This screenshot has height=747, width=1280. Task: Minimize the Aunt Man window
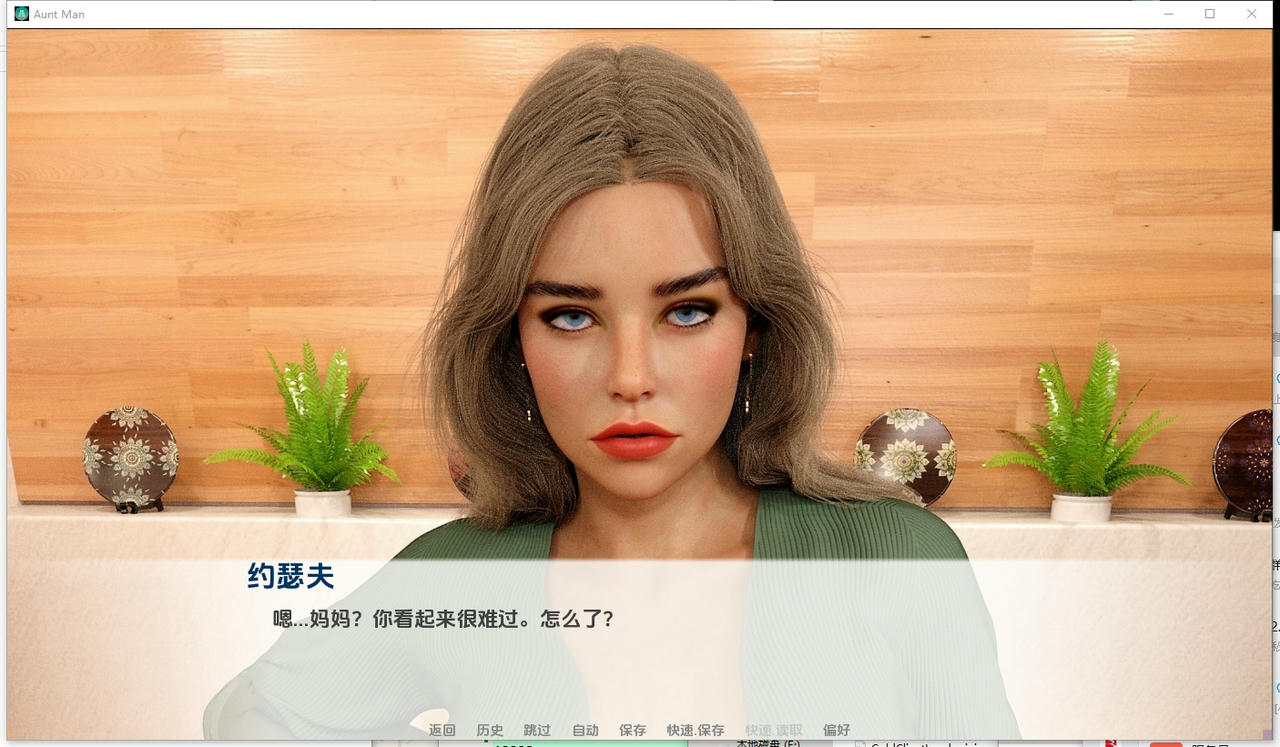1168,14
